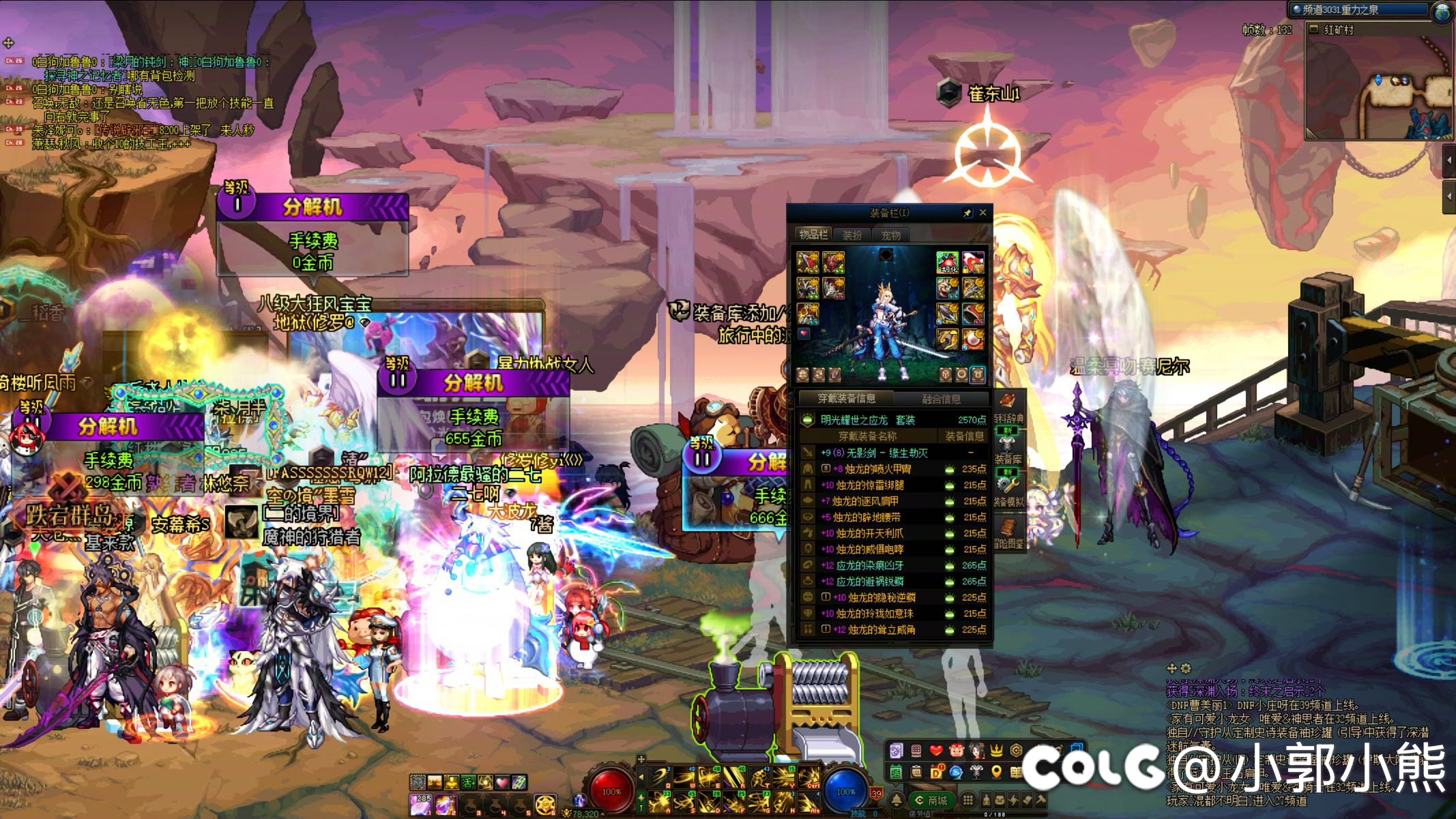Switch to the 装扮 tab
Image resolution: width=1456 pixels, height=819 pixels.
pyautogui.click(x=852, y=235)
